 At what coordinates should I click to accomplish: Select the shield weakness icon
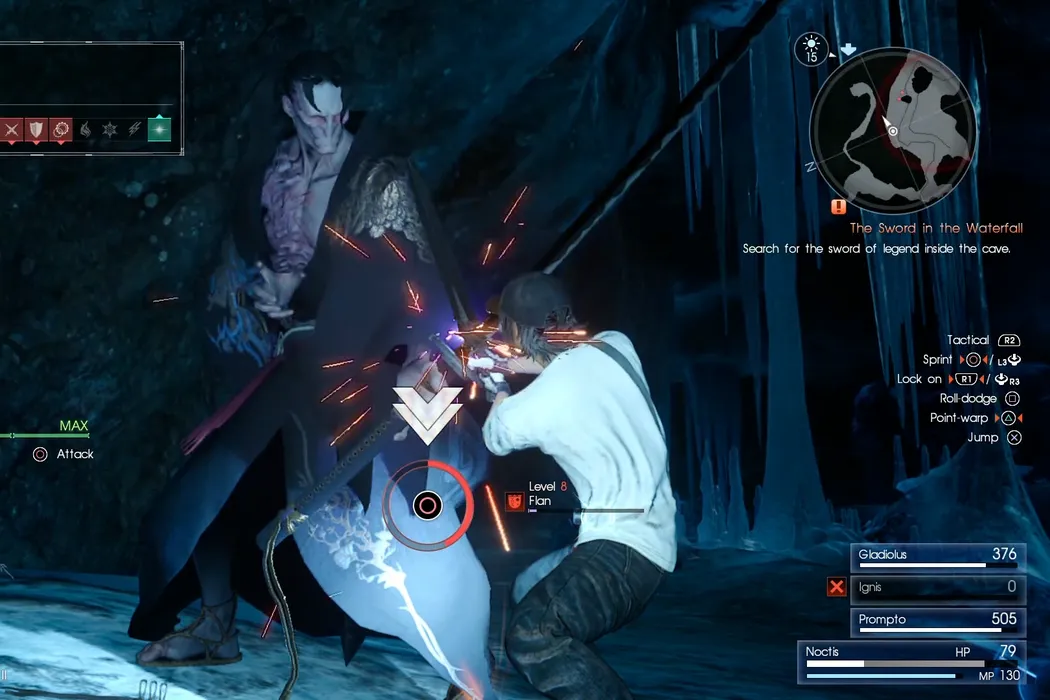[37, 129]
